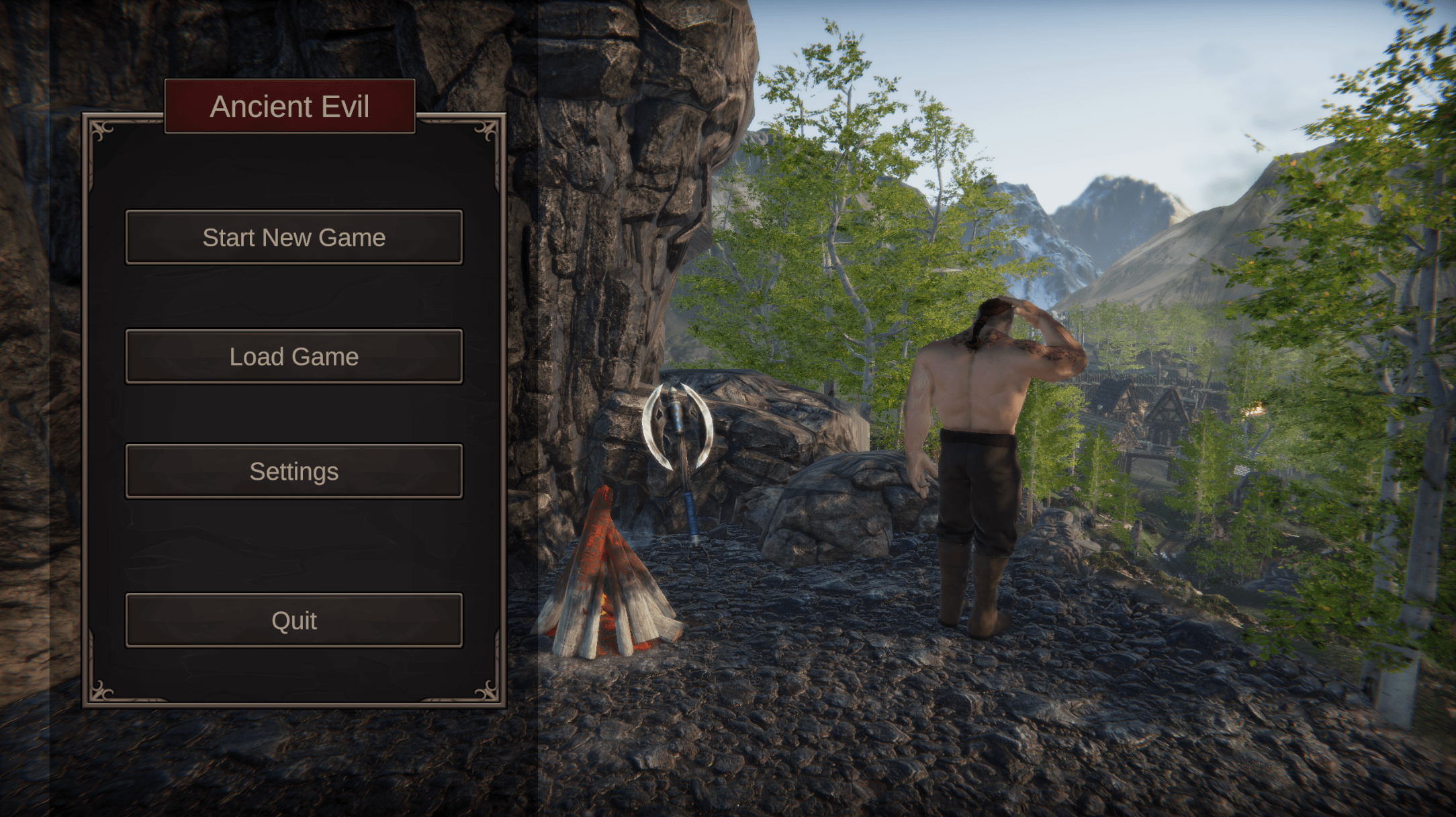Choose Load Game from the menu
1456x817 pixels.
293,356
